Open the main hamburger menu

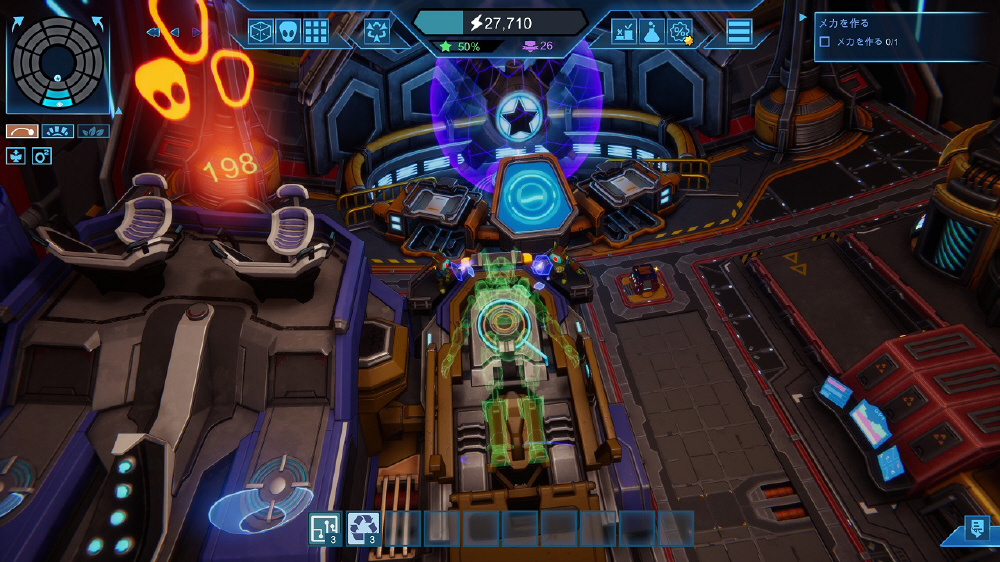tap(739, 31)
